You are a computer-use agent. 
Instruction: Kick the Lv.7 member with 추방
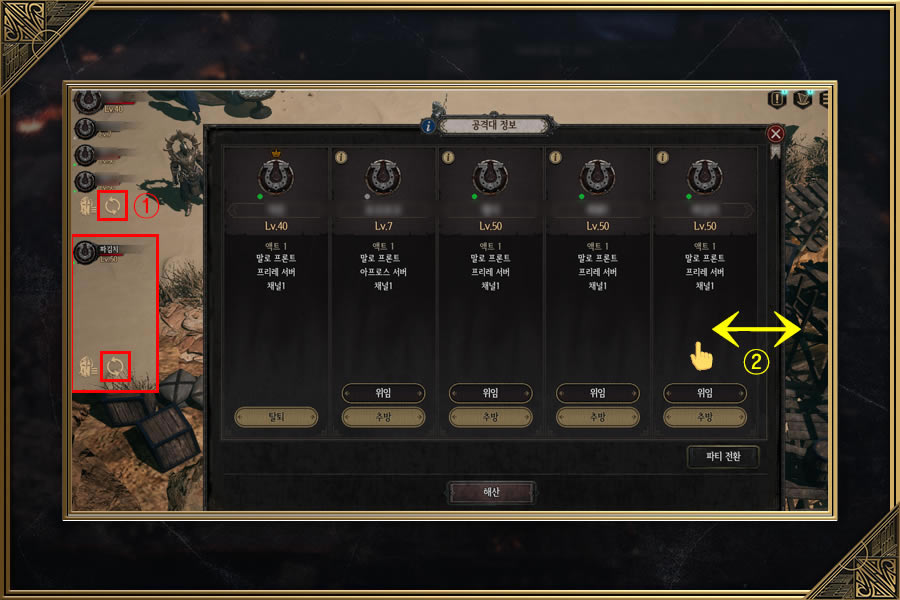(383, 417)
